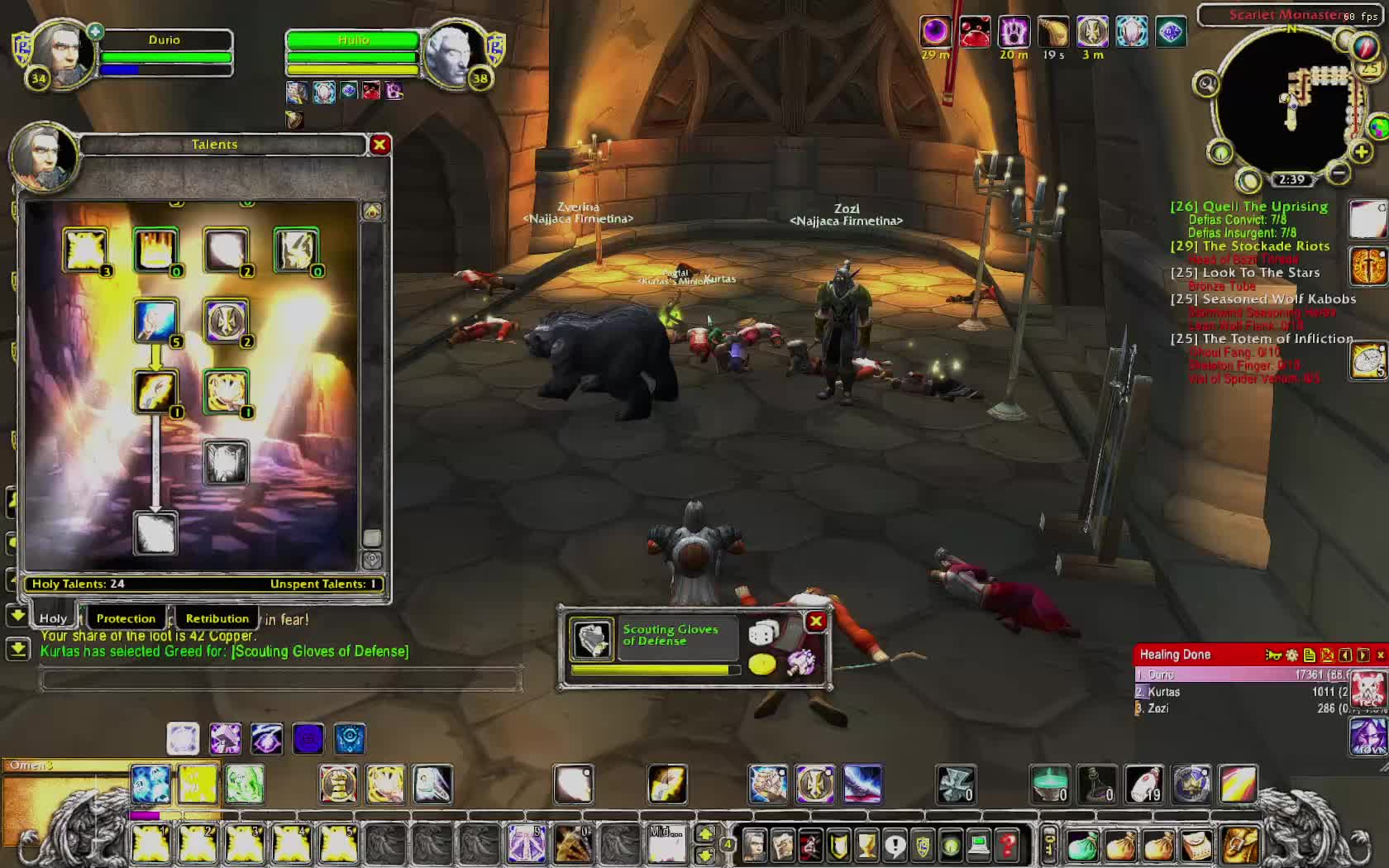Select the Quell The Uprising quest entry
Viewport: 1389px width, 868px height.
click(1248, 207)
